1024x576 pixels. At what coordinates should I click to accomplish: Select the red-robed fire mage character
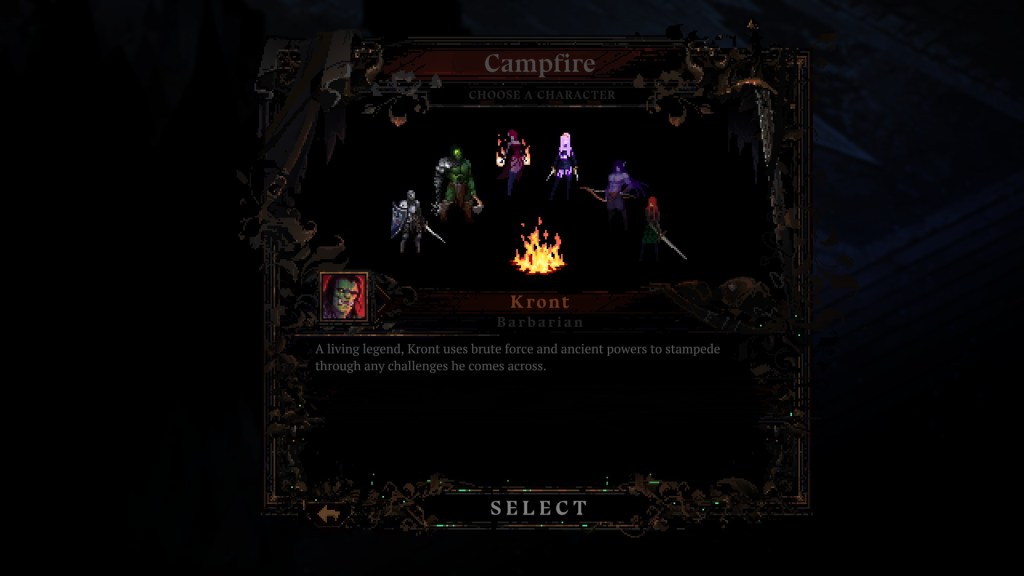(514, 162)
